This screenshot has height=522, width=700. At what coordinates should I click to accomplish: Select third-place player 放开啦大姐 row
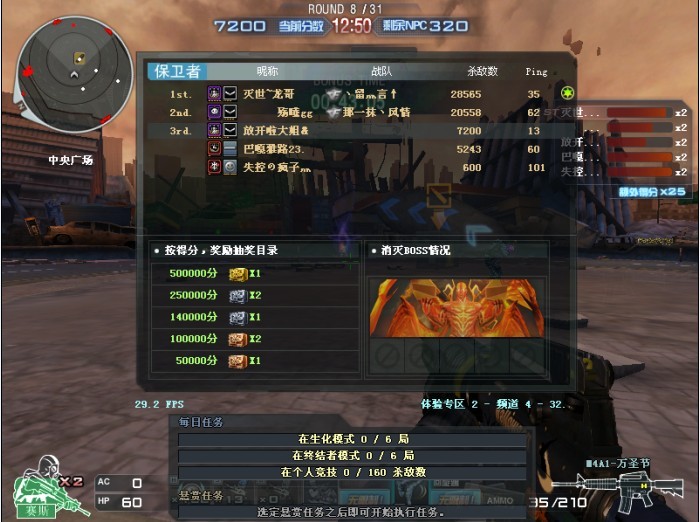tap(360, 131)
